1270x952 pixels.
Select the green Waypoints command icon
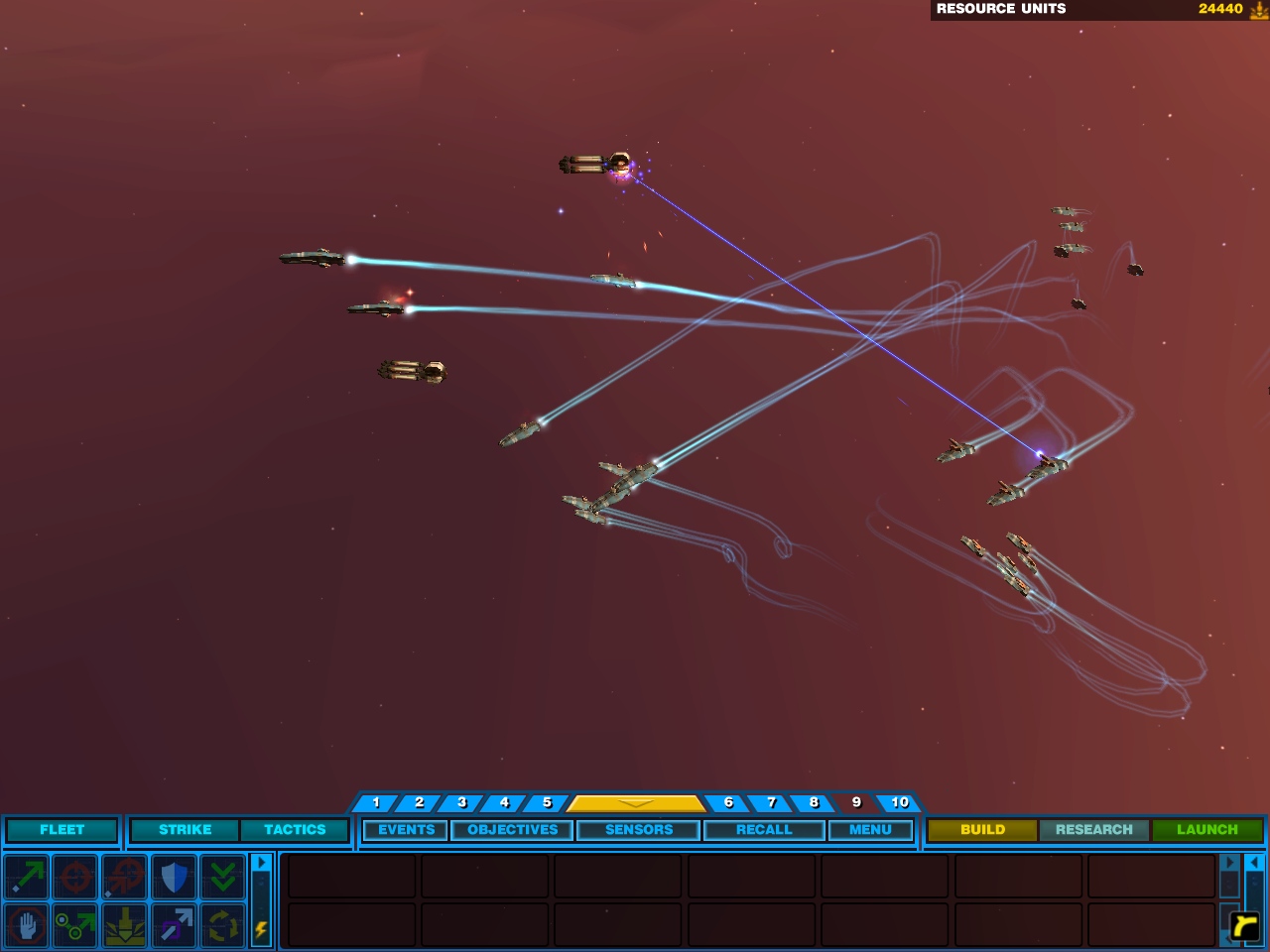pyautogui.click(x=75, y=926)
